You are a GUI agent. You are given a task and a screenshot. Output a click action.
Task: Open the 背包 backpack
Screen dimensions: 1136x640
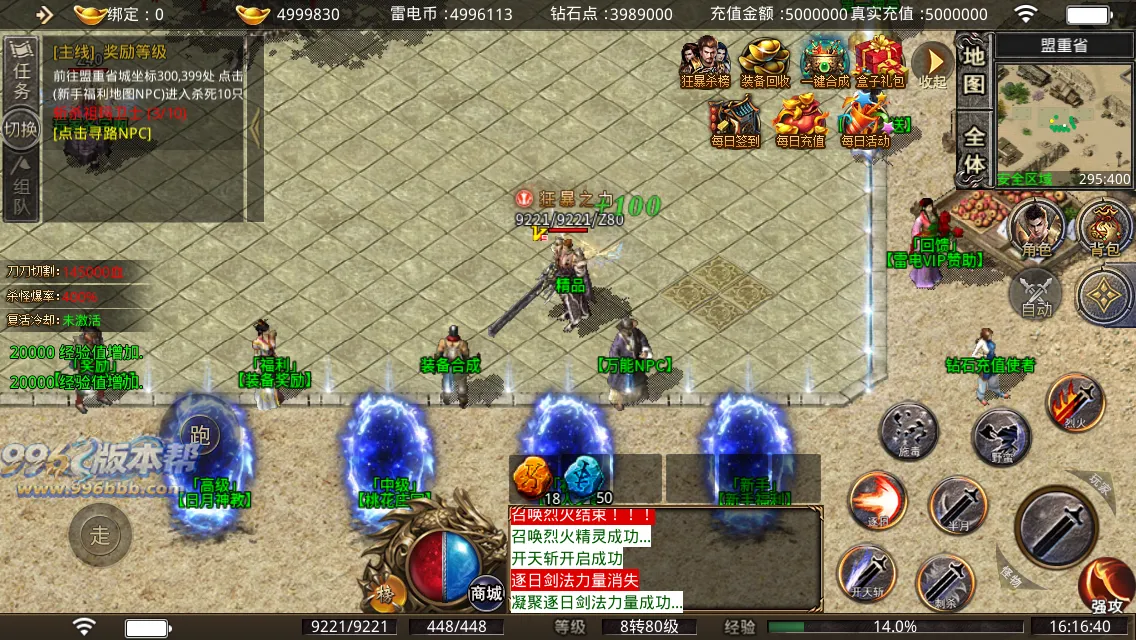(x=1104, y=227)
